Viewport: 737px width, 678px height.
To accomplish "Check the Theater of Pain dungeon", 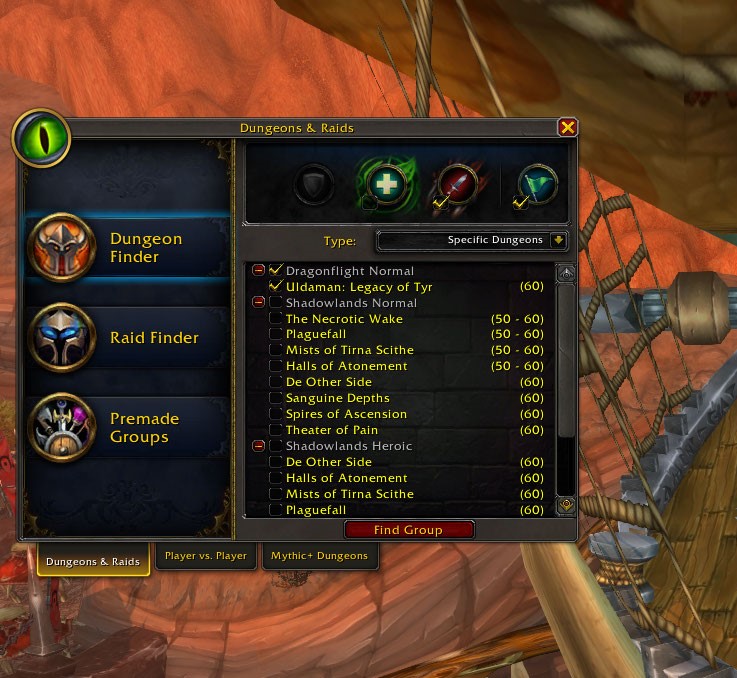I will [276, 430].
